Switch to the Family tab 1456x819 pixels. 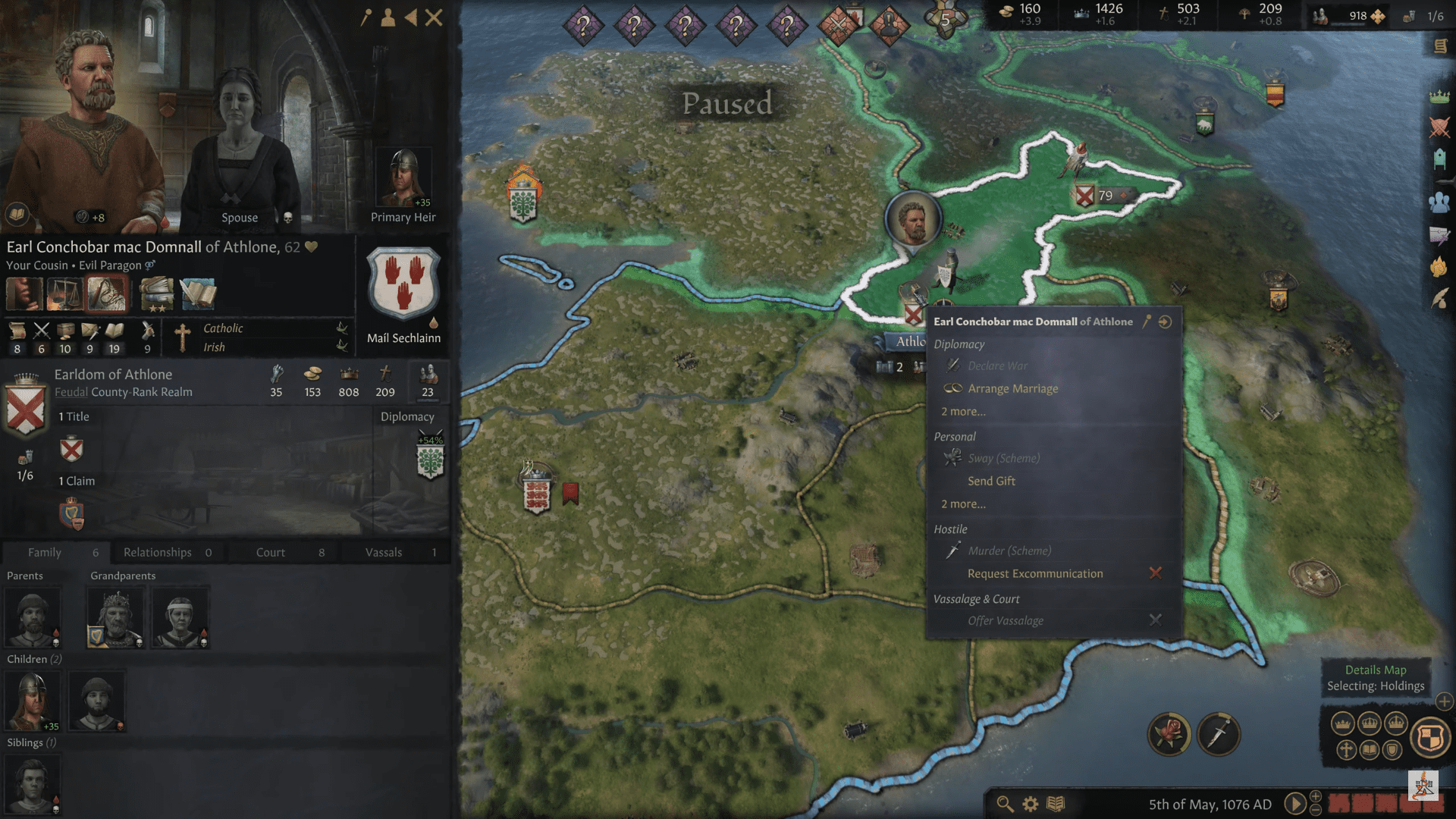pos(55,552)
